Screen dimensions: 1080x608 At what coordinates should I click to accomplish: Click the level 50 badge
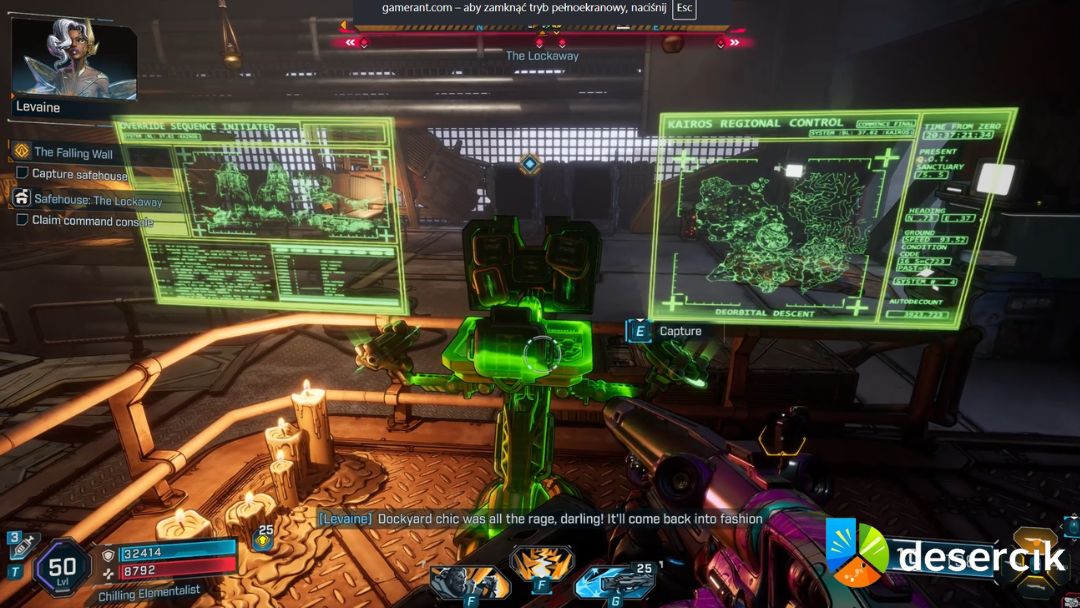[x=62, y=568]
